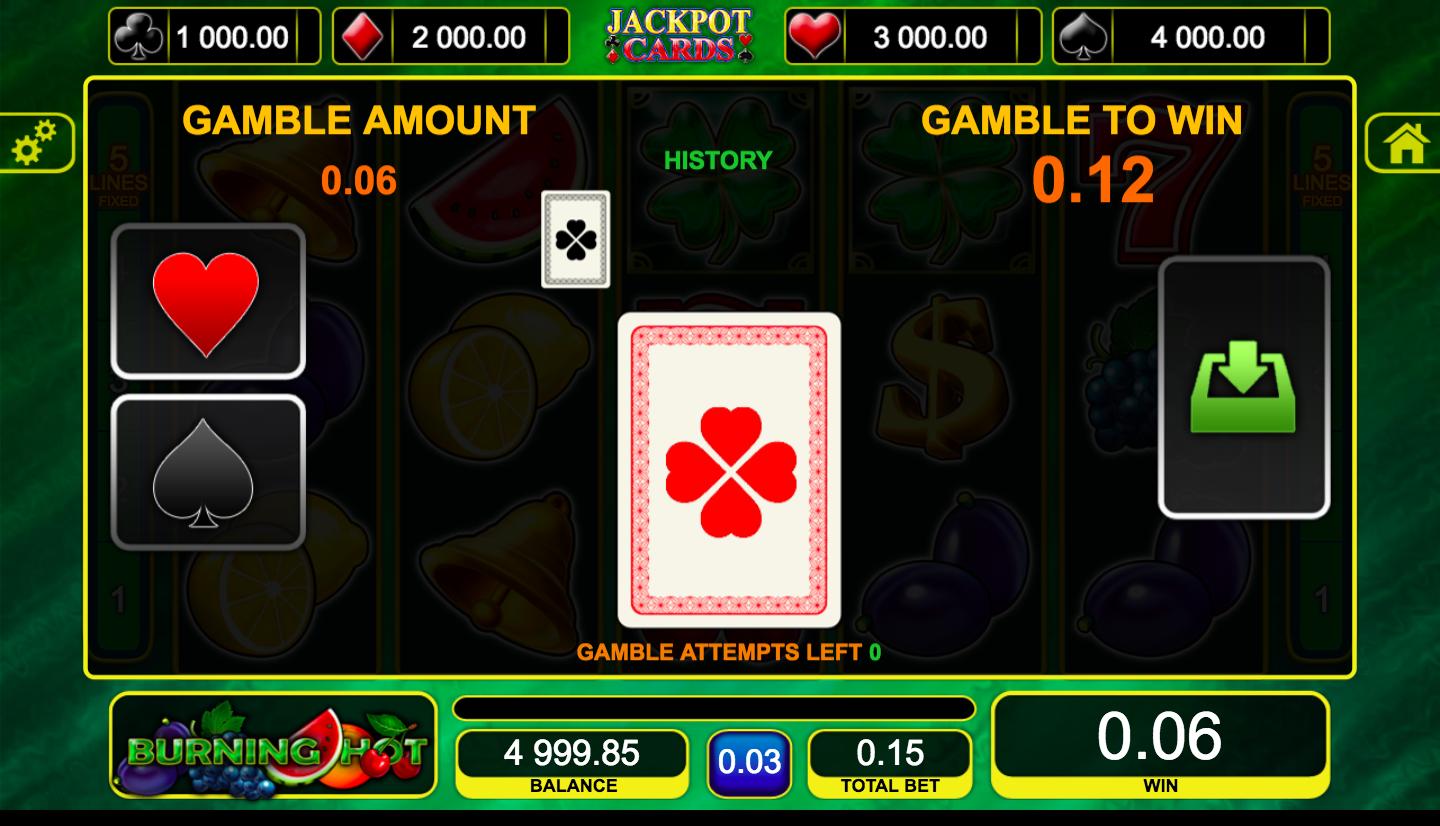The image size is (1440, 826).
Task: Click the progress bar above the balance
Action: pyautogui.click(x=715, y=708)
